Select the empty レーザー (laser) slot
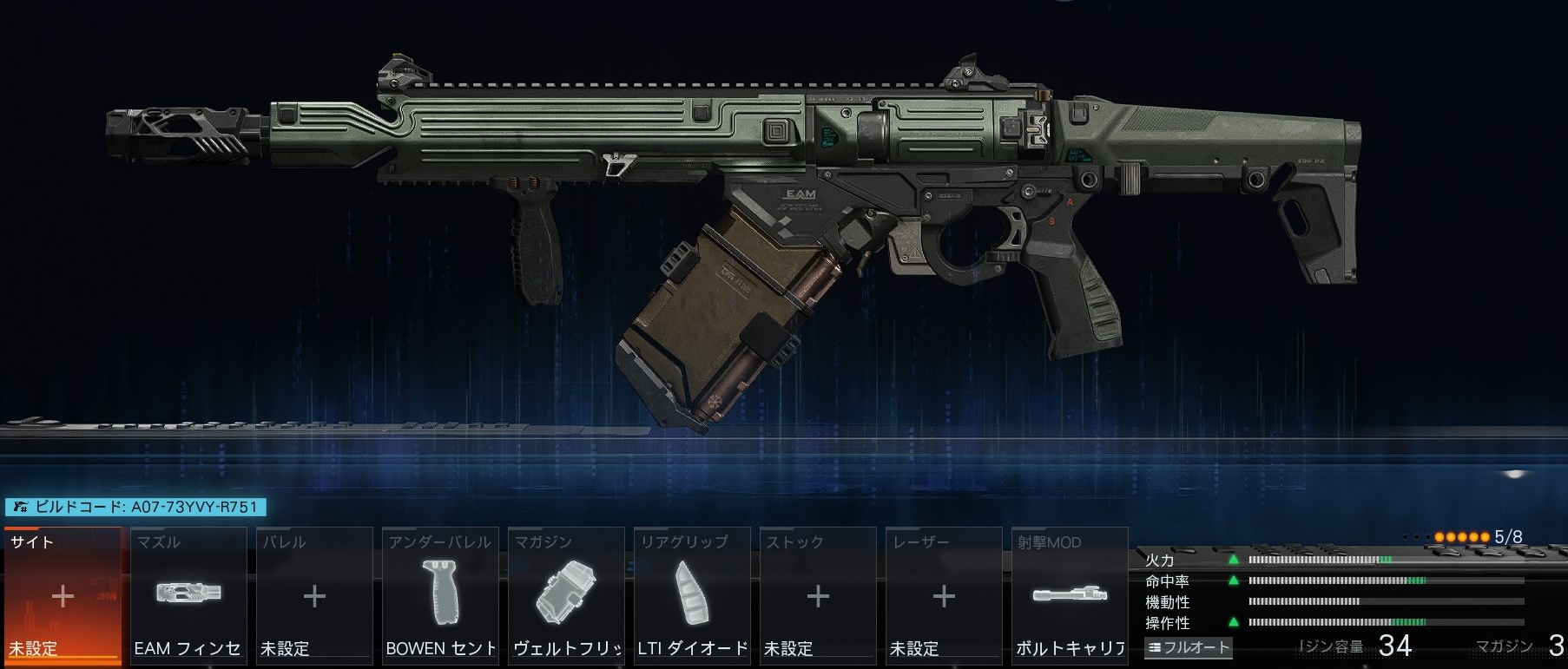Image resolution: width=1568 pixels, height=669 pixels. (x=944, y=596)
